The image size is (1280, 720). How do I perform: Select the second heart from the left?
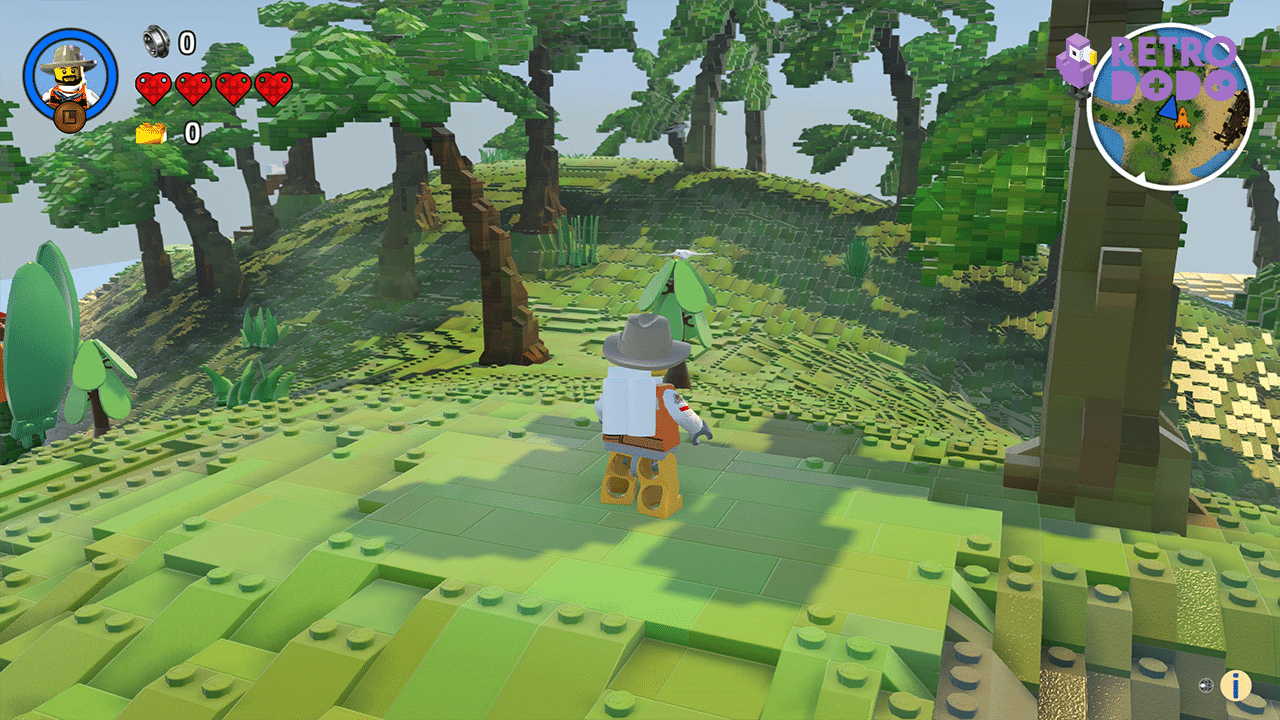pos(194,88)
